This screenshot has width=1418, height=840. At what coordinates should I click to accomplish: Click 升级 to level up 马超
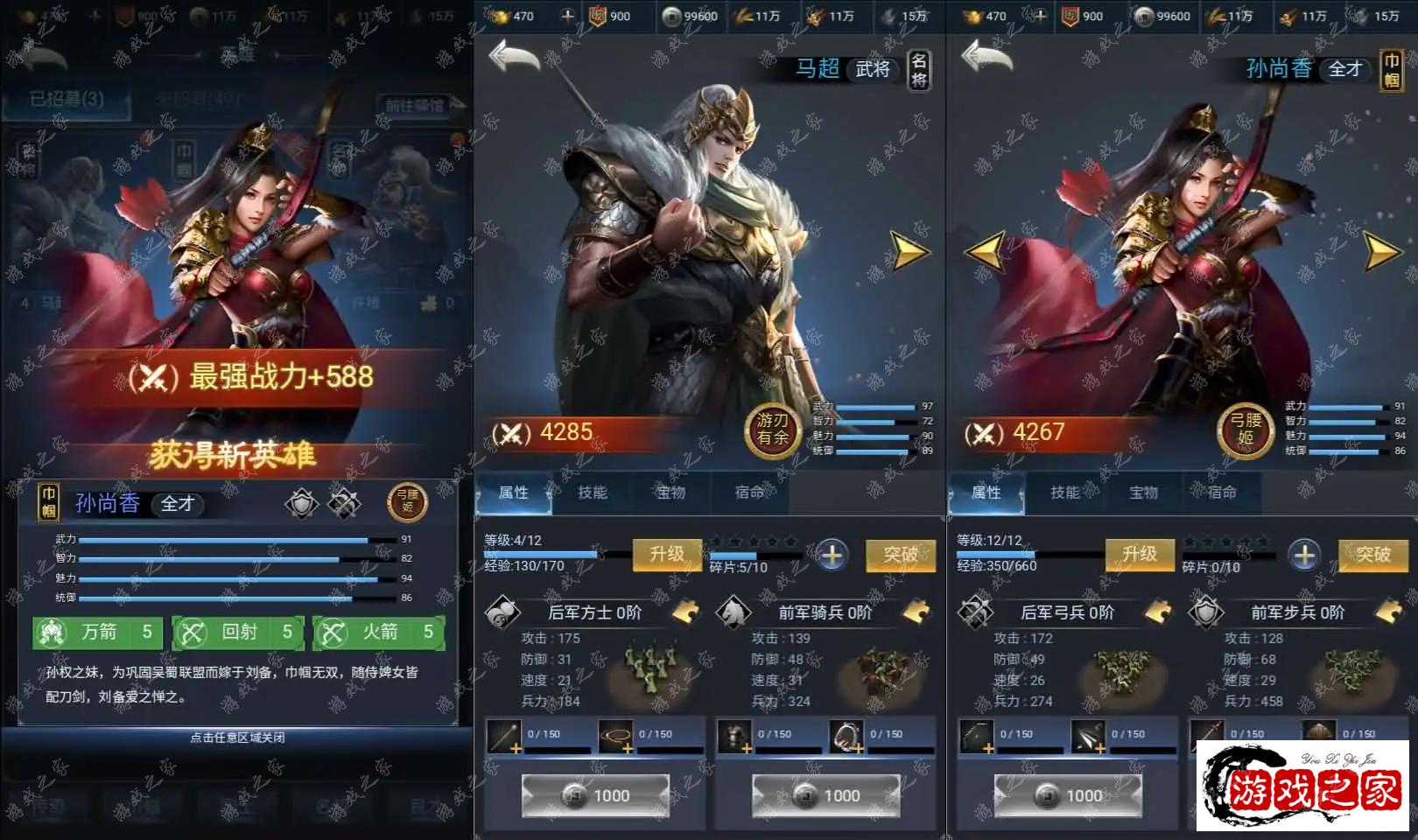[667, 554]
